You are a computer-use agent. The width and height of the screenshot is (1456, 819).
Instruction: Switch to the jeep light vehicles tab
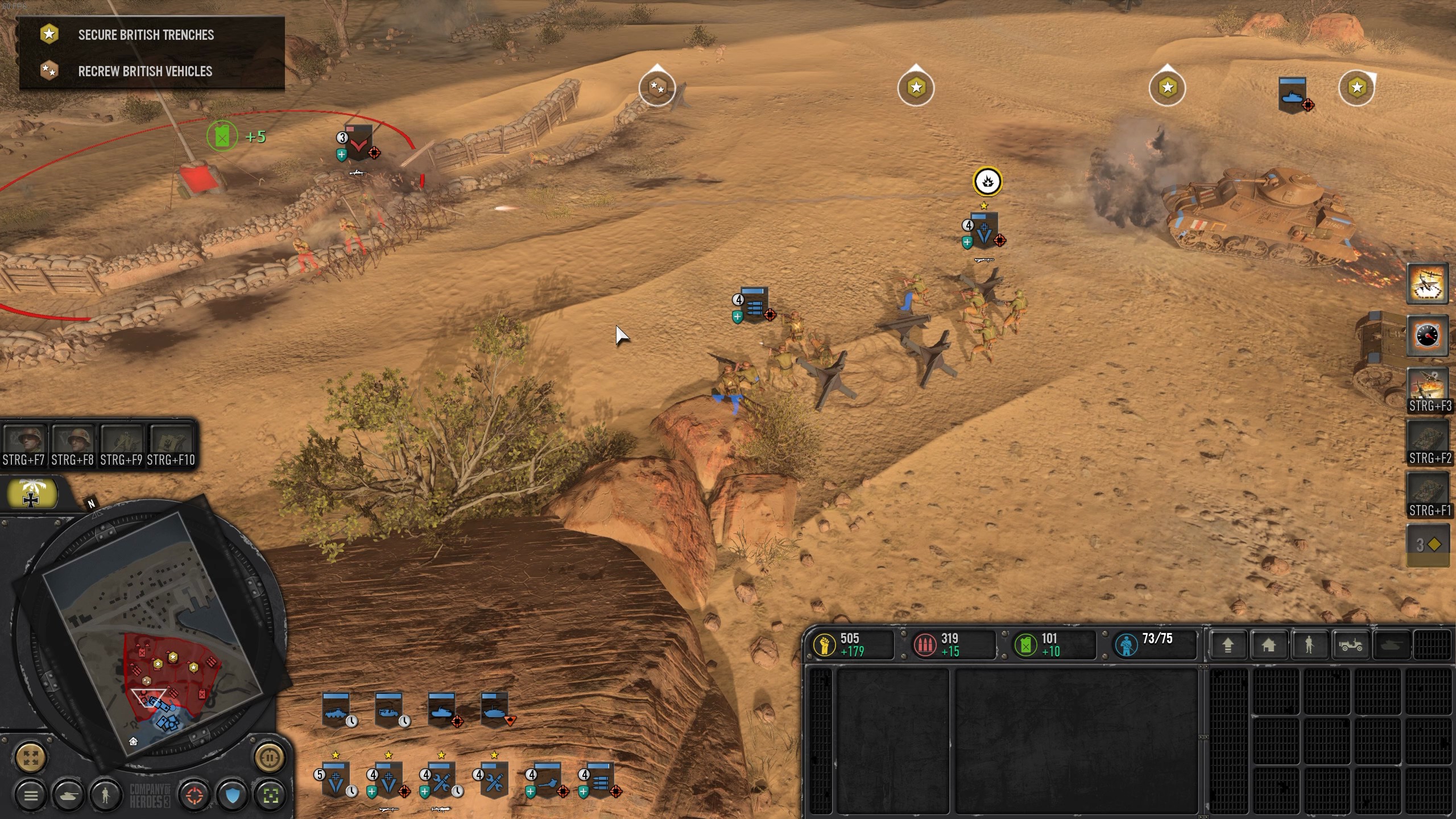pos(1350,645)
